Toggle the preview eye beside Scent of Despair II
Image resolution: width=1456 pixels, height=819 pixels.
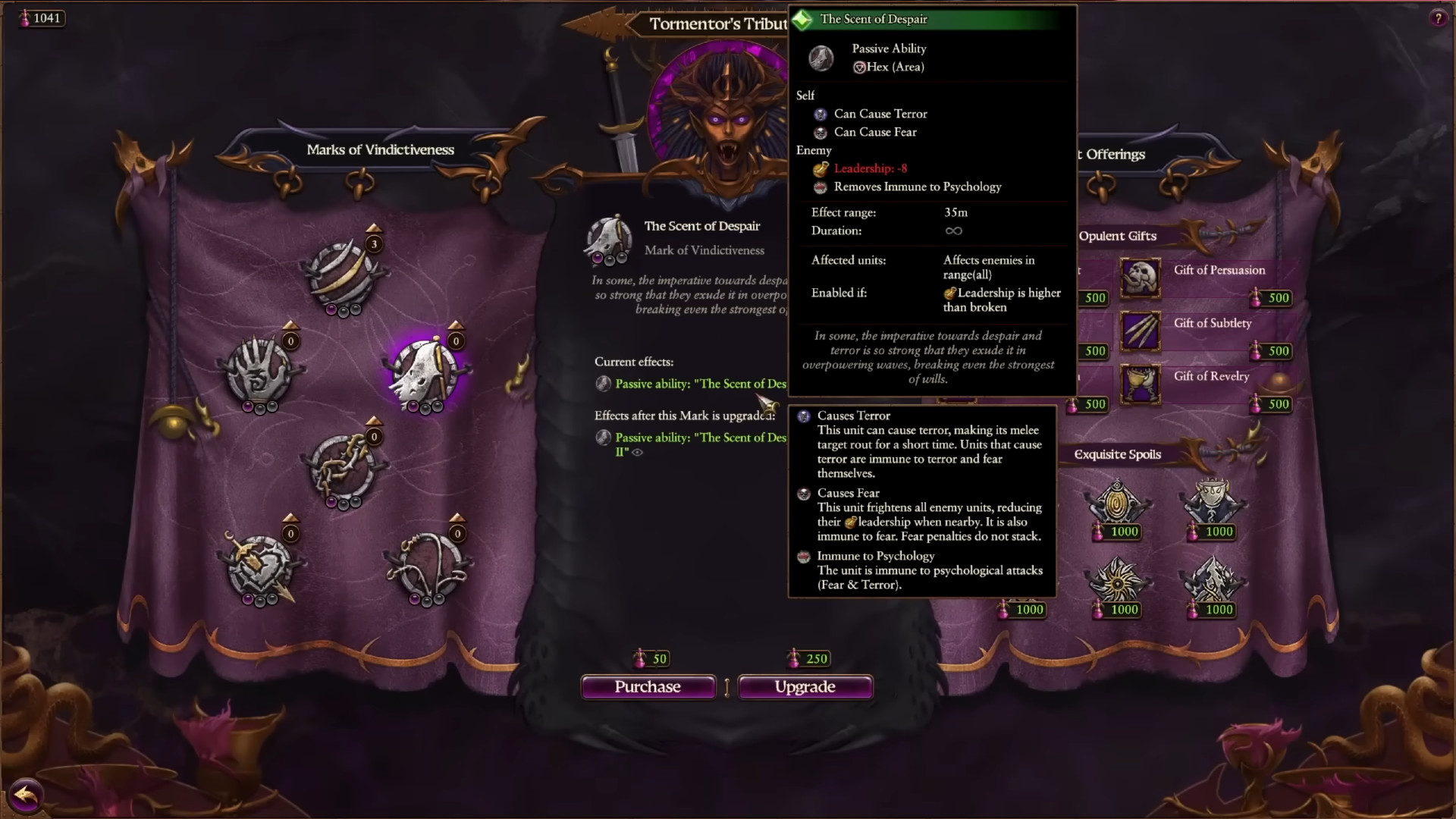click(x=637, y=452)
